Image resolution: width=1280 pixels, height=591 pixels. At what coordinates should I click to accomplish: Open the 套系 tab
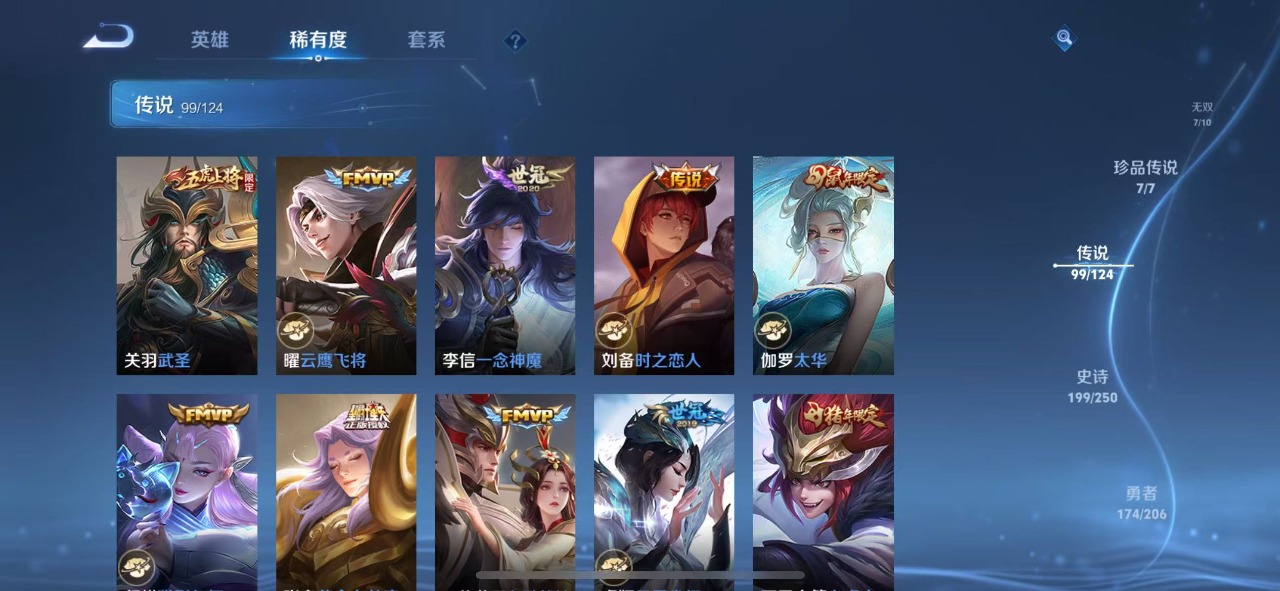click(x=426, y=40)
